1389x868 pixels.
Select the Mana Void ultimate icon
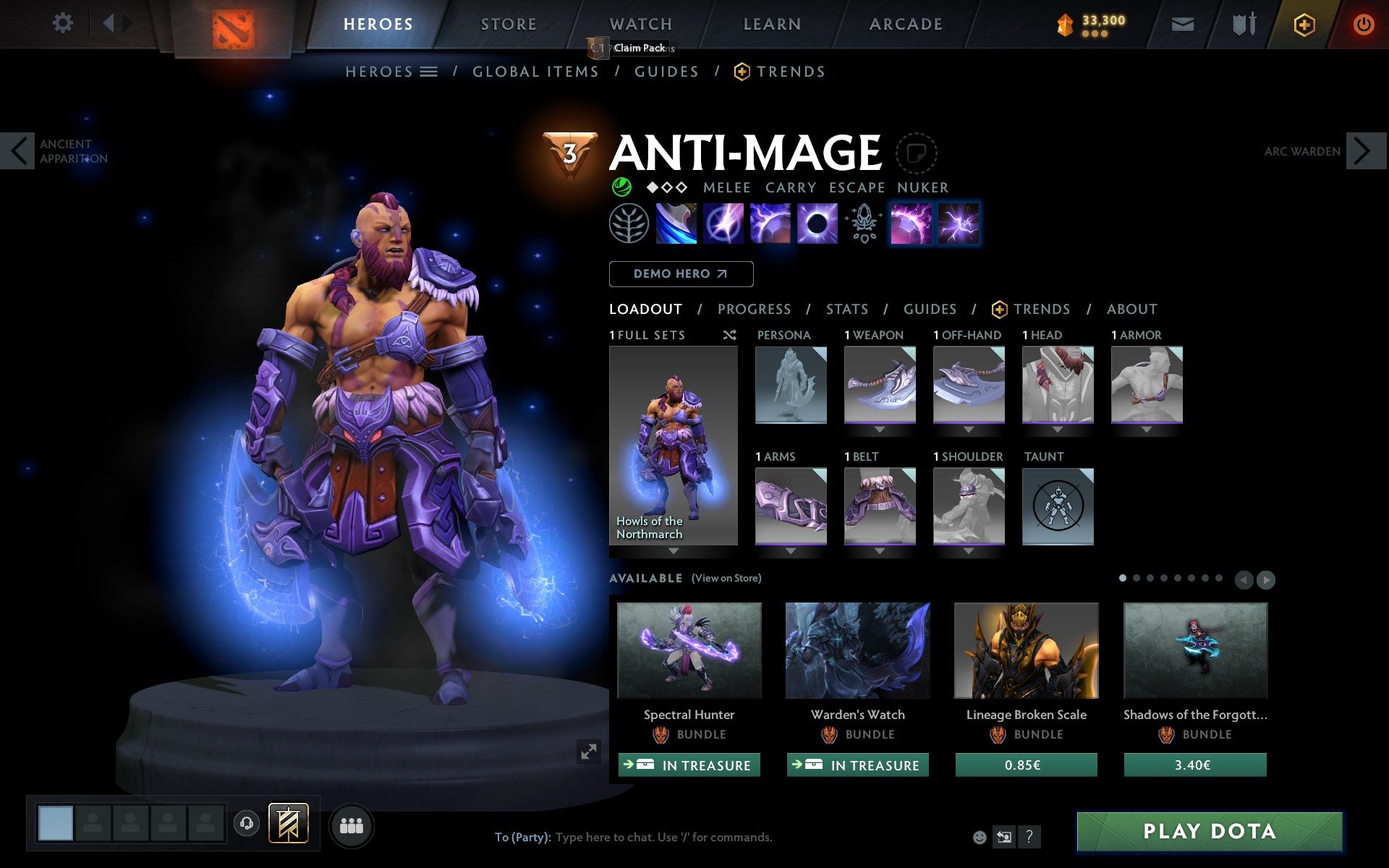coord(816,224)
